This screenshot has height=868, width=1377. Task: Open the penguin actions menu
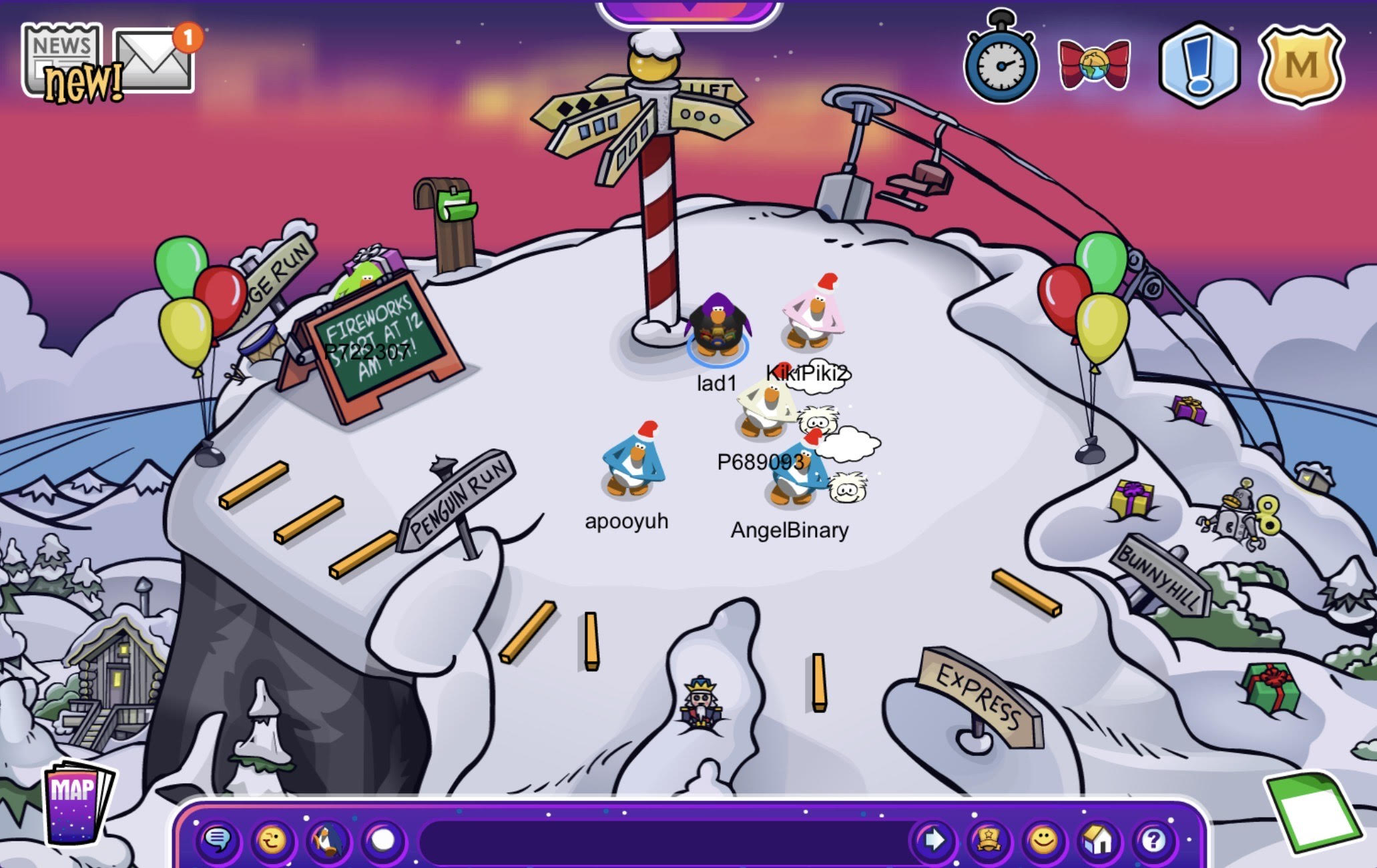pyautogui.click(x=328, y=839)
